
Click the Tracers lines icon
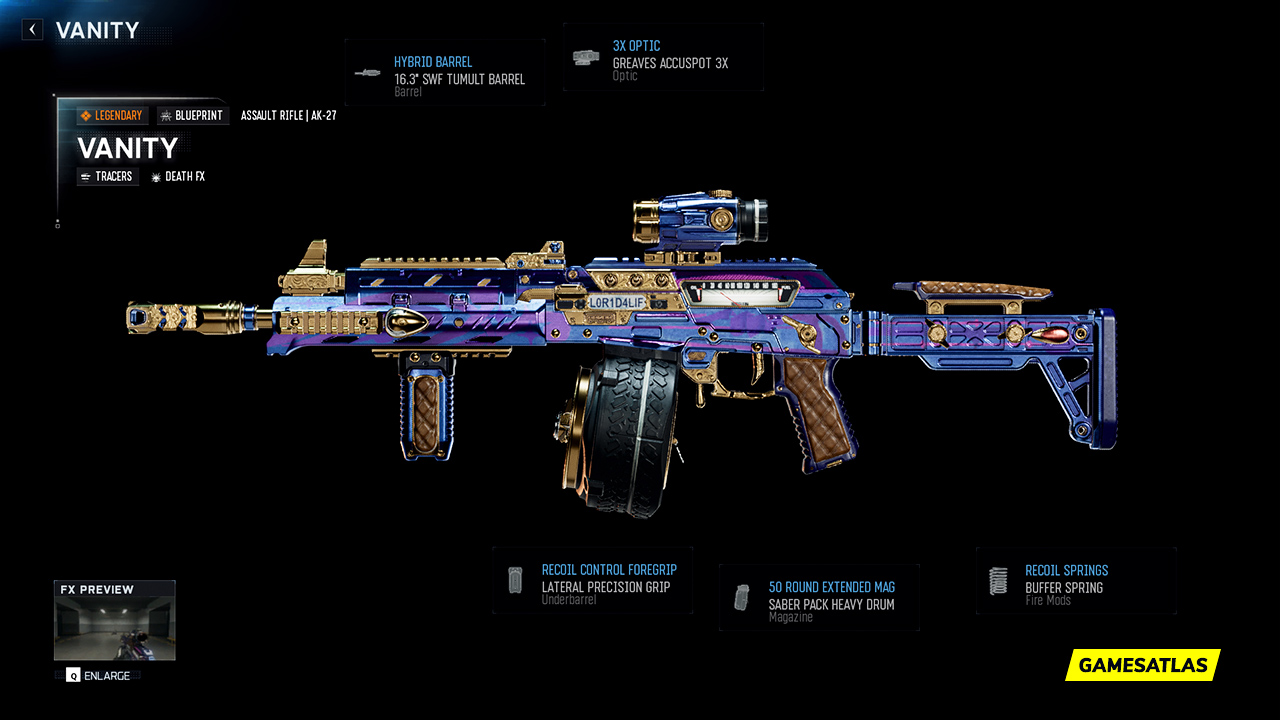click(86, 176)
